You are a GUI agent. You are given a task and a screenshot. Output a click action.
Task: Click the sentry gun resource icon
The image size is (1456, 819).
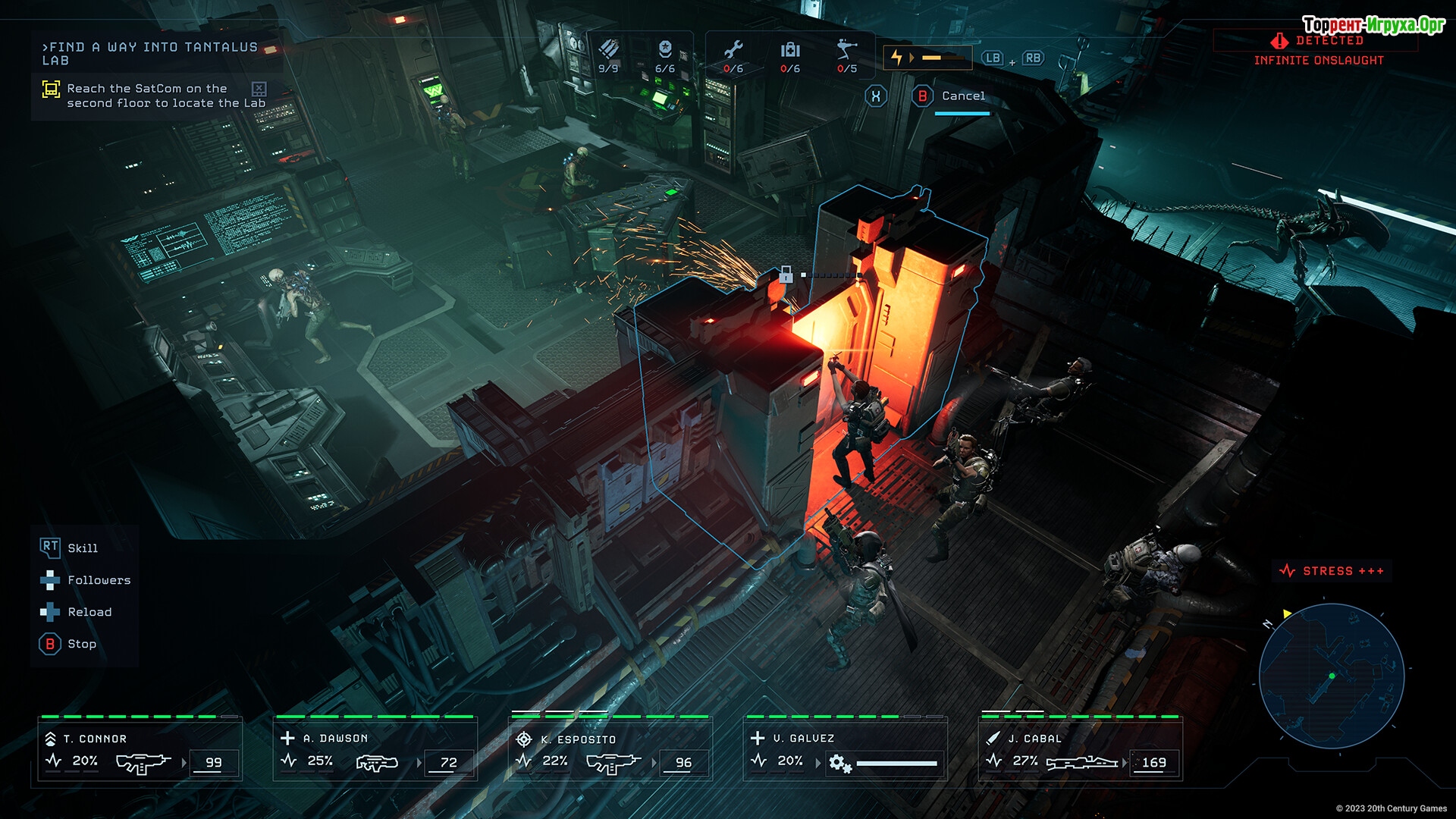pos(847,52)
